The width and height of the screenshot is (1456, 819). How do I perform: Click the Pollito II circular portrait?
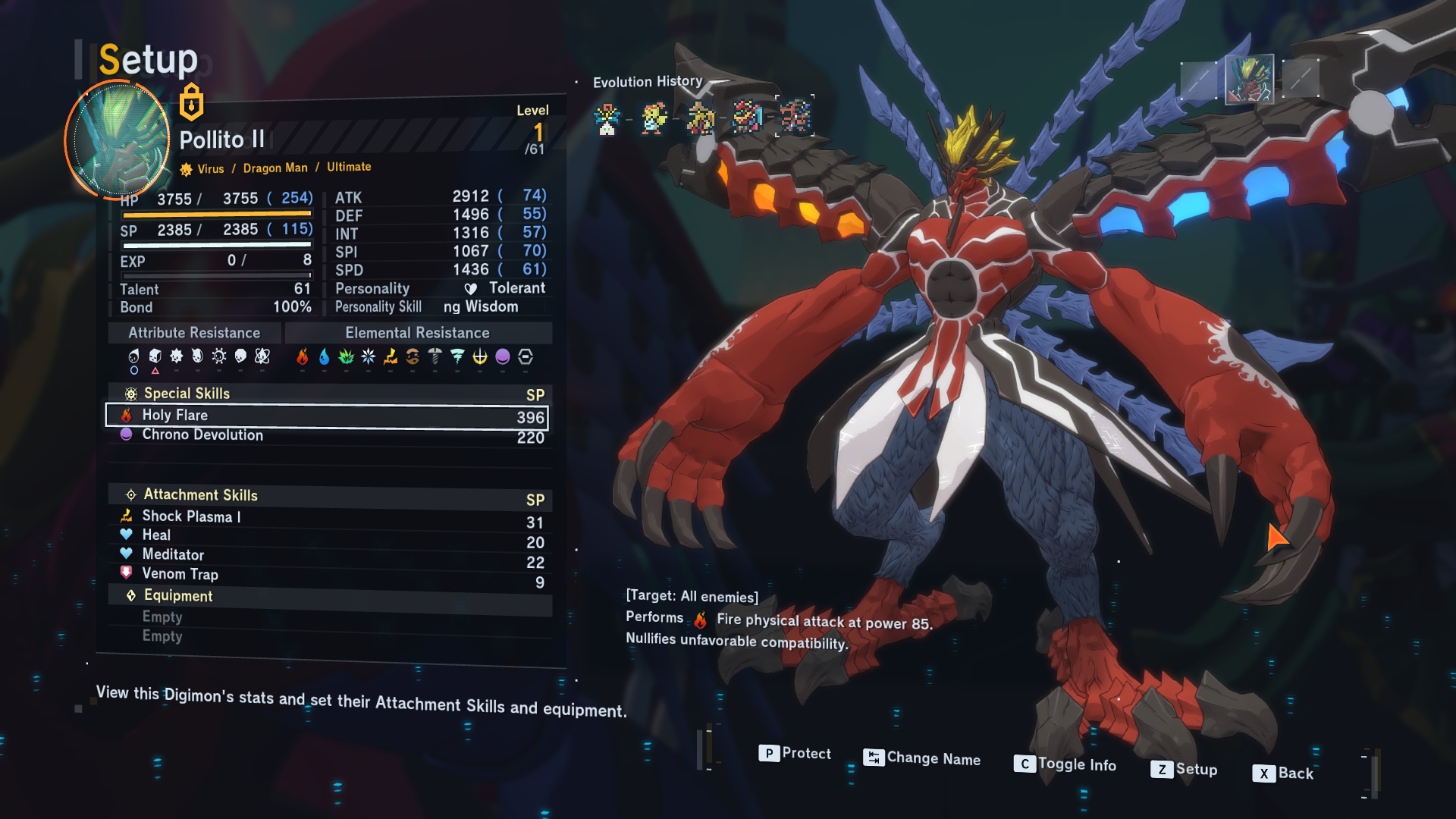click(x=118, y=140)
